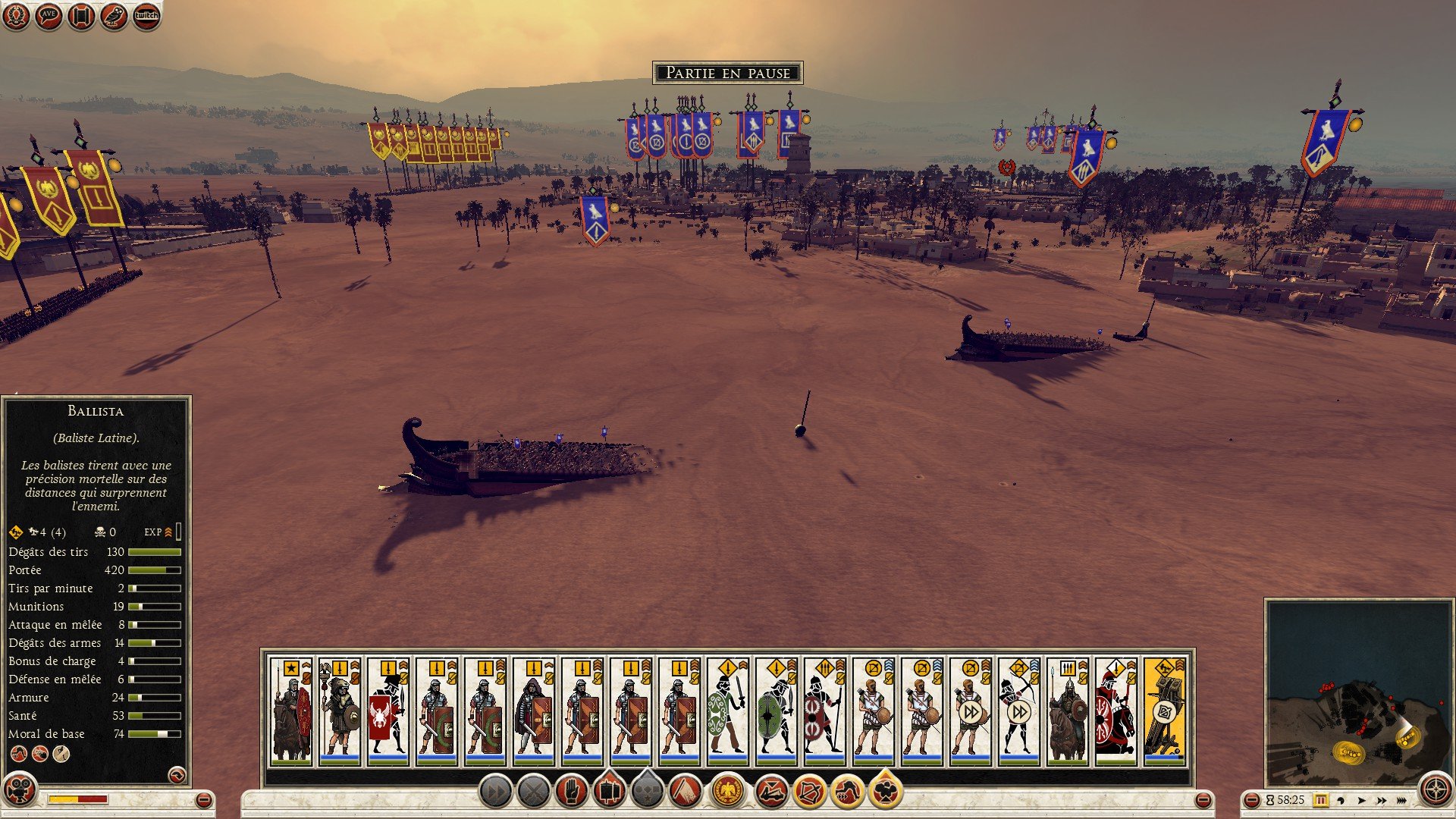Open the Twitch streaming button
This screenshot has width=1456, height=819.
point(146,16)
